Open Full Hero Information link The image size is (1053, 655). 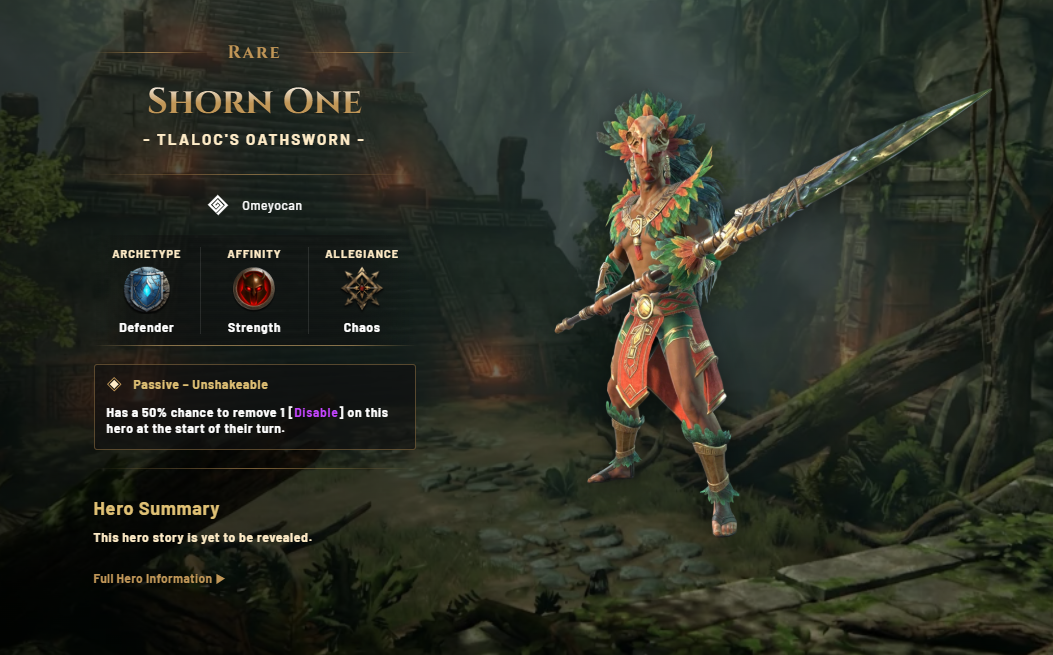click(158, 579)
